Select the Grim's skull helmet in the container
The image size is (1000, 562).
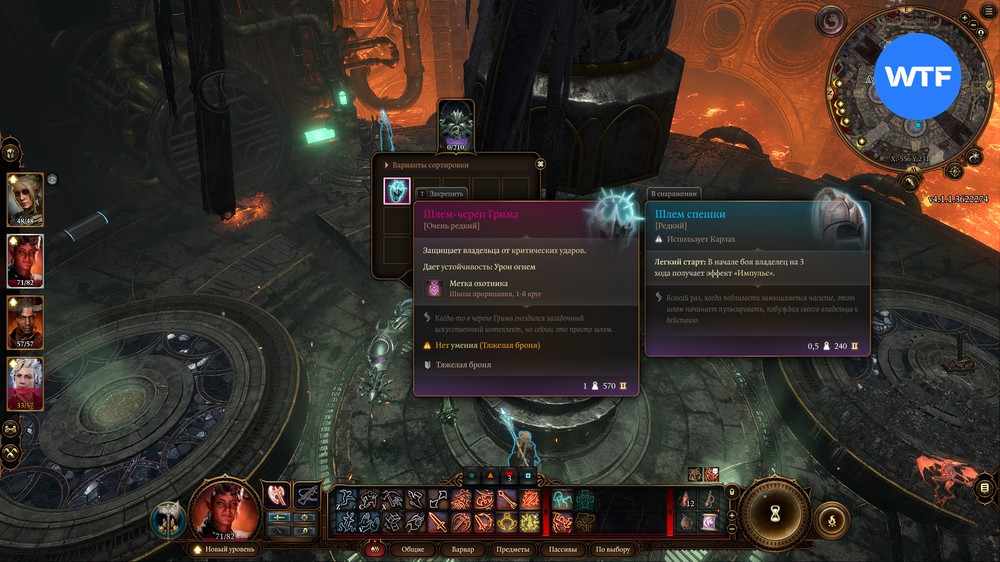click(x=397, y=191)
